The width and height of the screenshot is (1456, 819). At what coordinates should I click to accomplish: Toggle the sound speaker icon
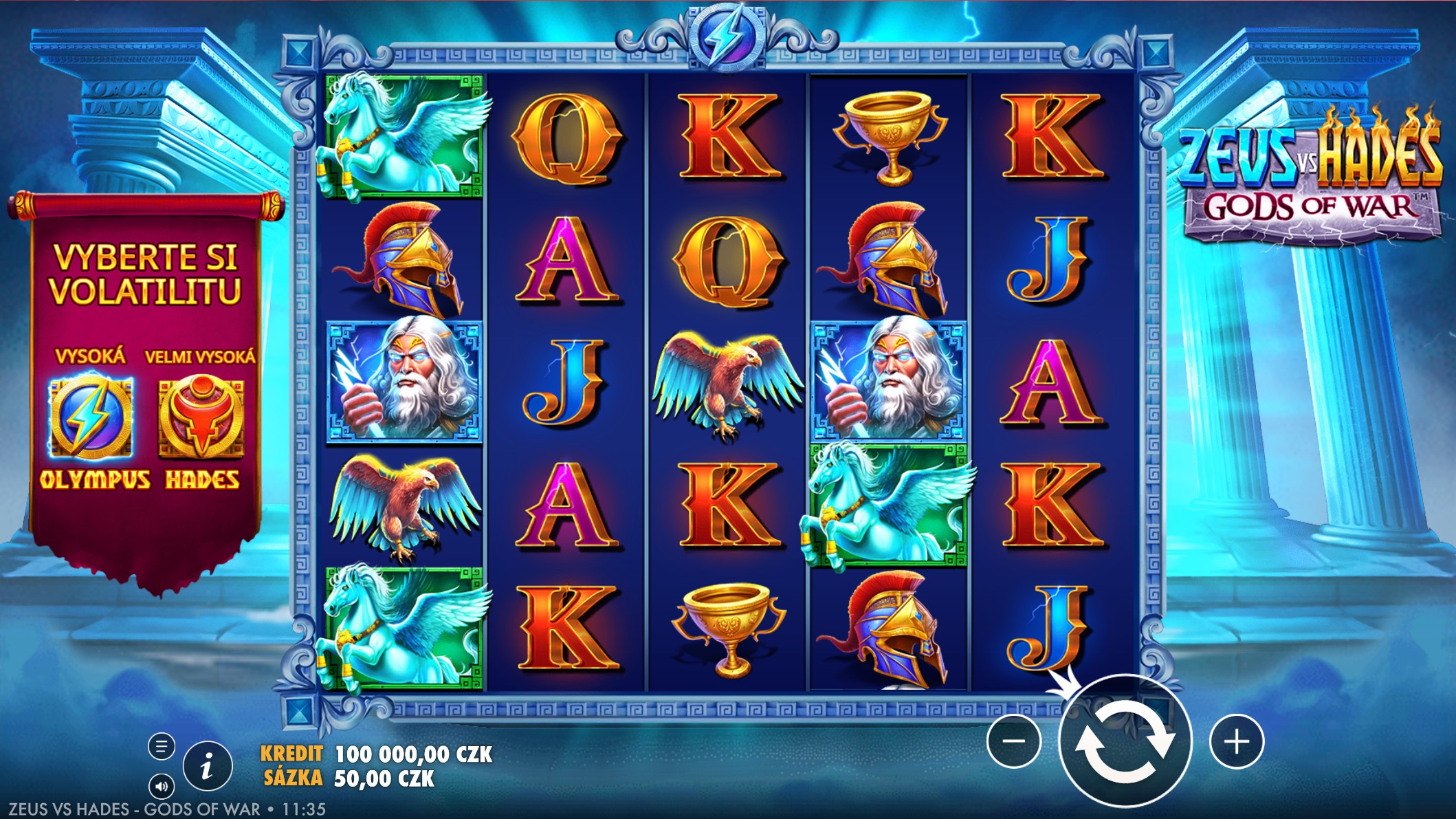(x=162, y=786)
